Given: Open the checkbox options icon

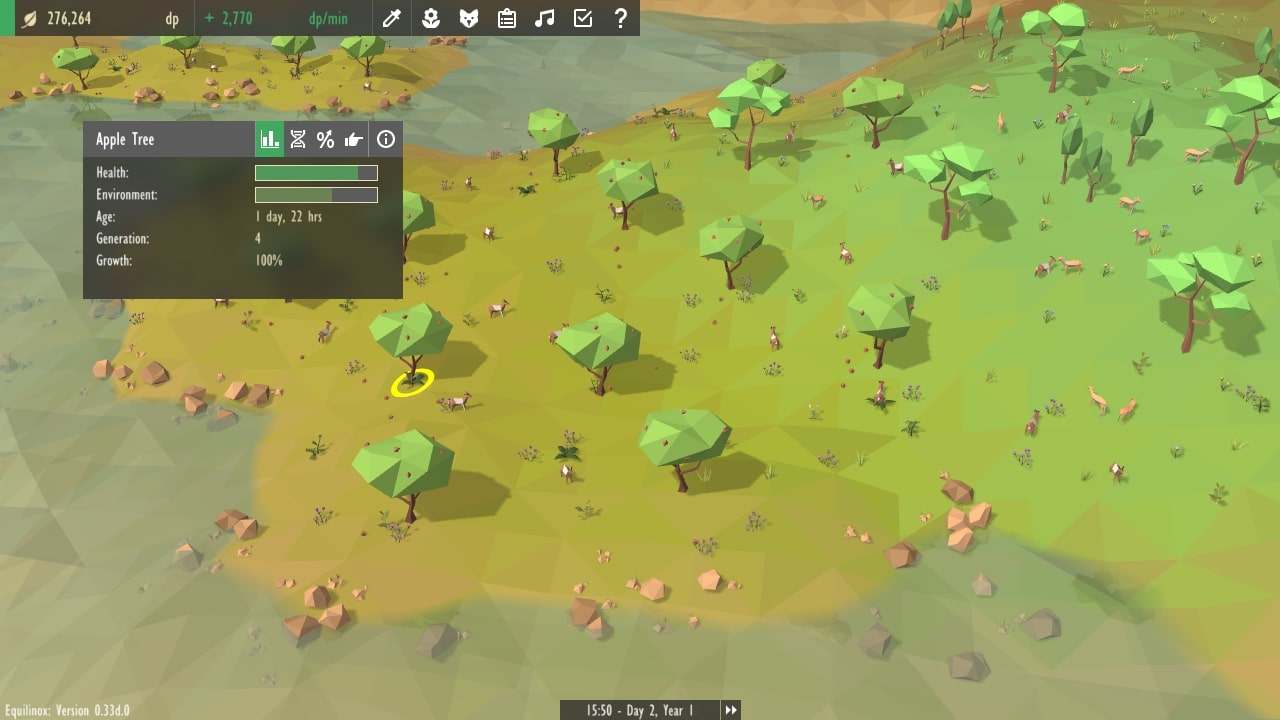Looking at the screenshot, I should 582,18.
